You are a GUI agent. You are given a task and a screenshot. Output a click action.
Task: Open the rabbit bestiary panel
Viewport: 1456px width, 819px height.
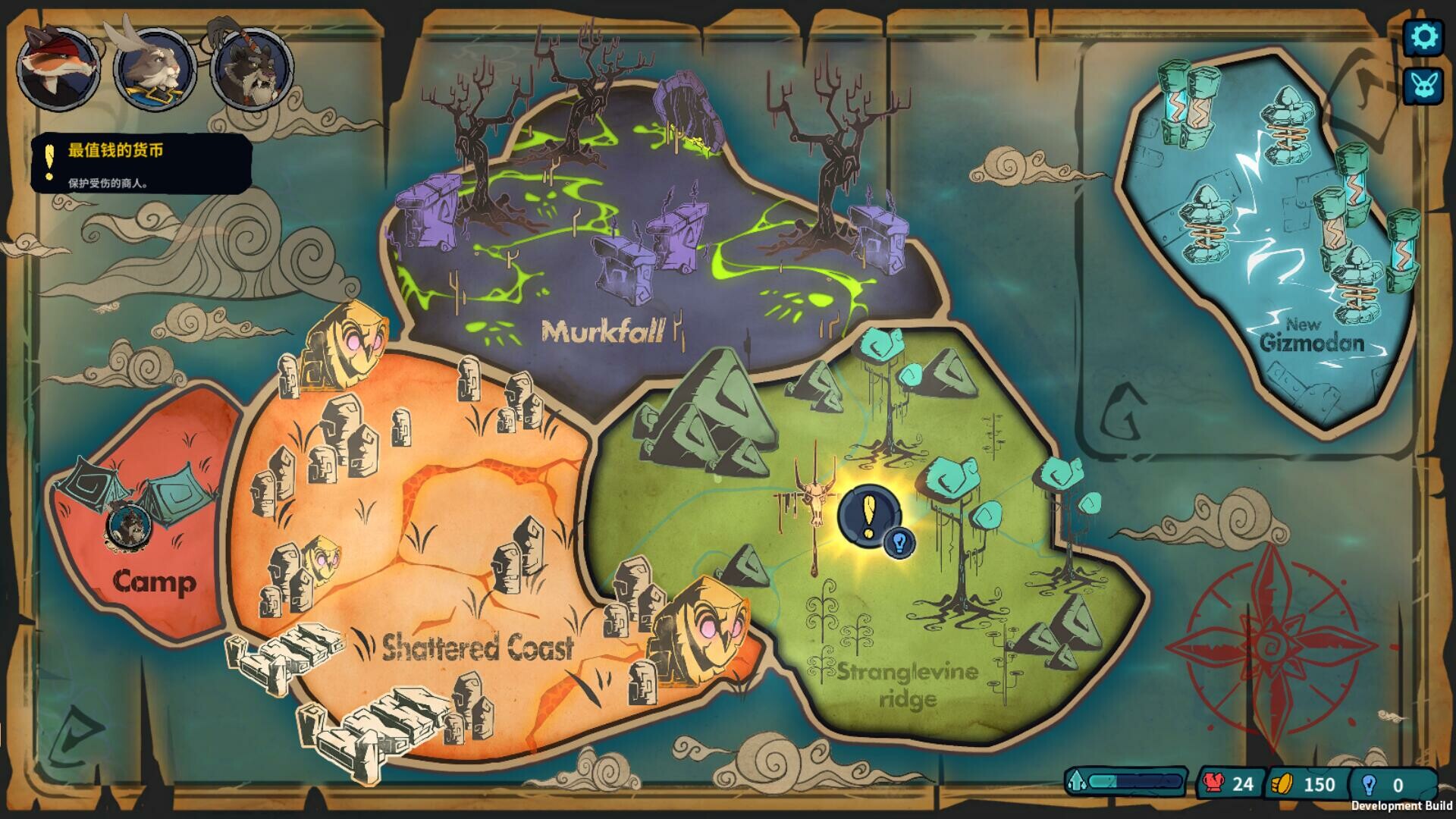(1424, 86)
